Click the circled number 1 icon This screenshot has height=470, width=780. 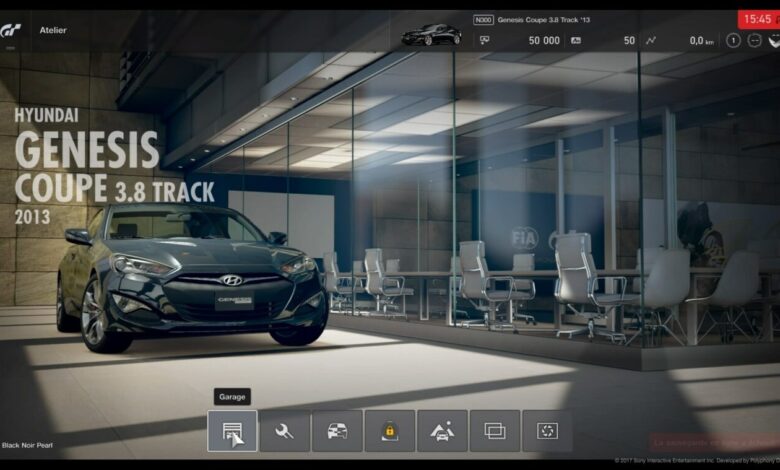tap(733, 41)
